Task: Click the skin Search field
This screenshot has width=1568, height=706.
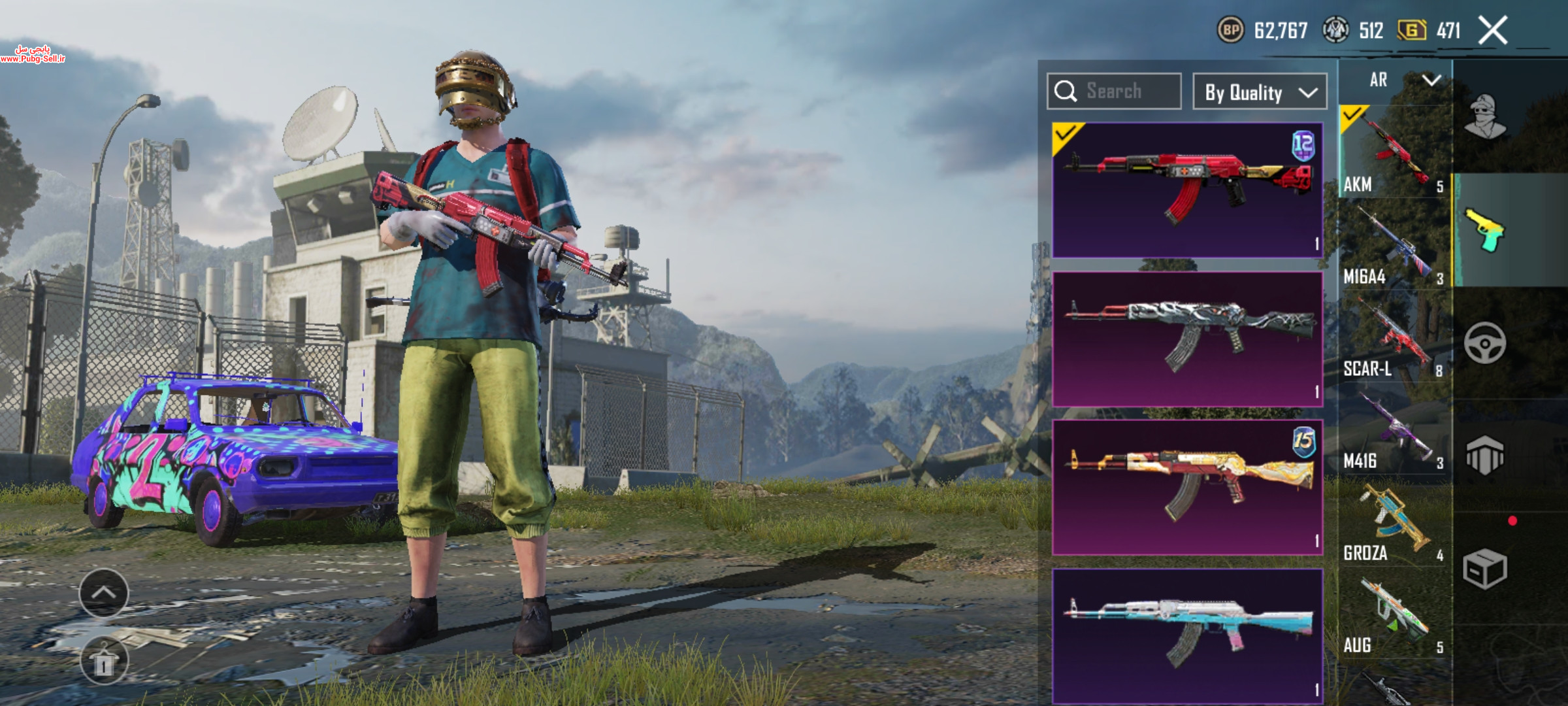Action: 1114,91
